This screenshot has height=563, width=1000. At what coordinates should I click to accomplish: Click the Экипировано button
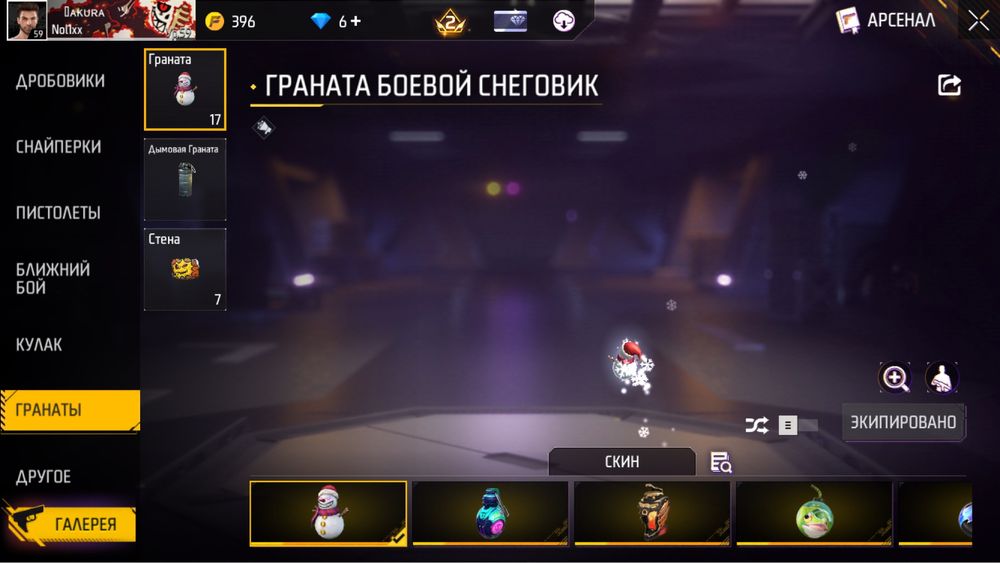903,422
